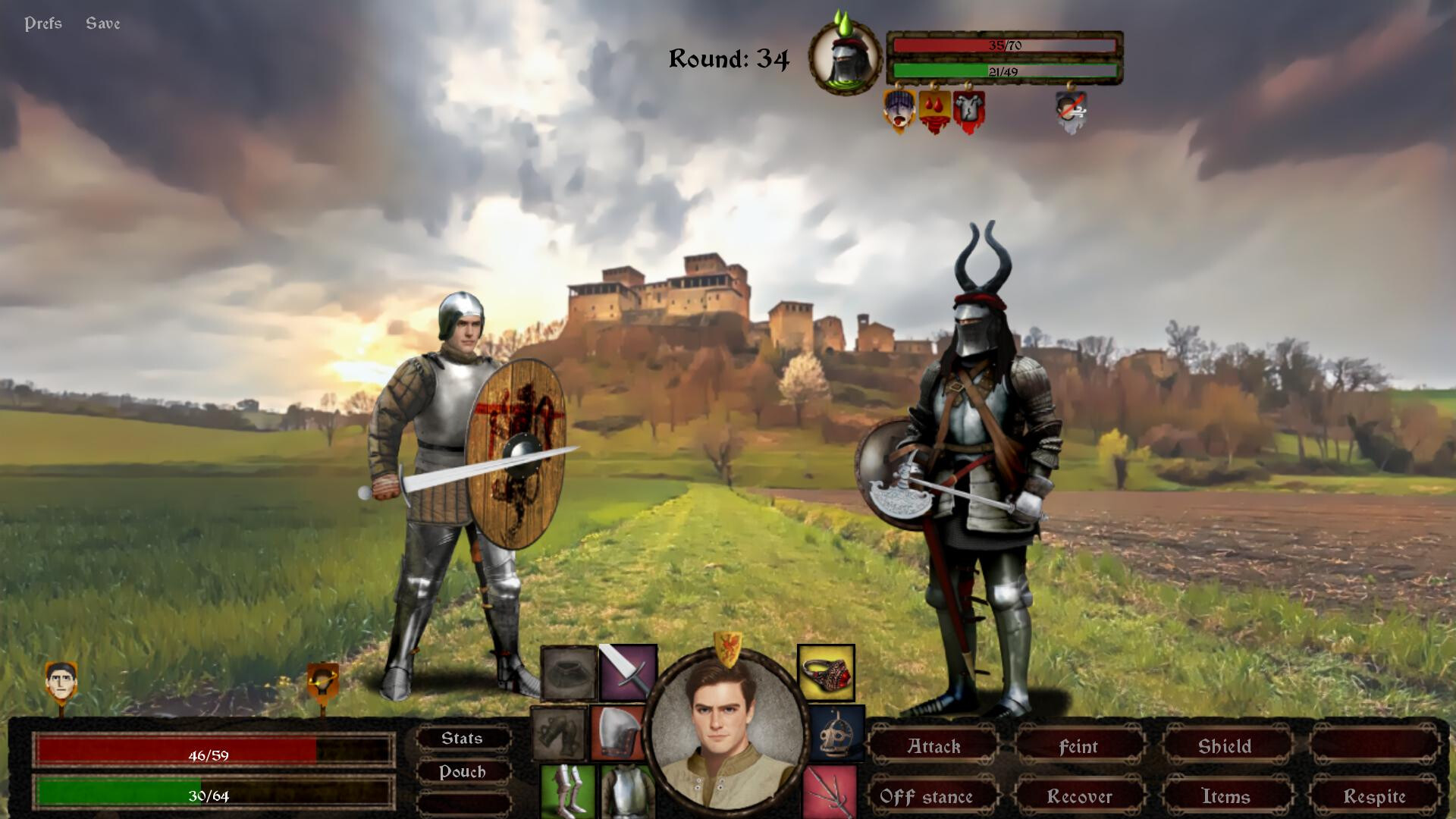Open the Items menu

(x=1226, y=797)
